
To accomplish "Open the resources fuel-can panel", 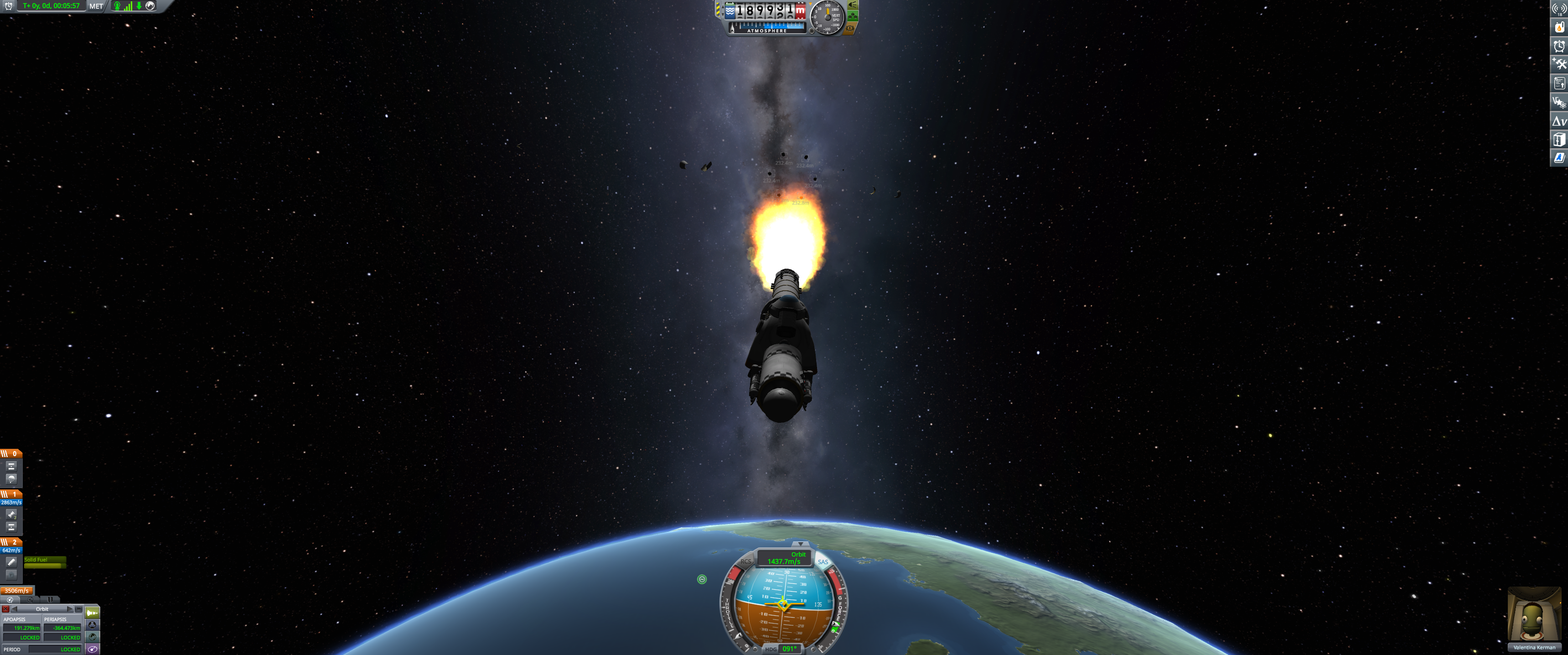I will click(1559, 27).
